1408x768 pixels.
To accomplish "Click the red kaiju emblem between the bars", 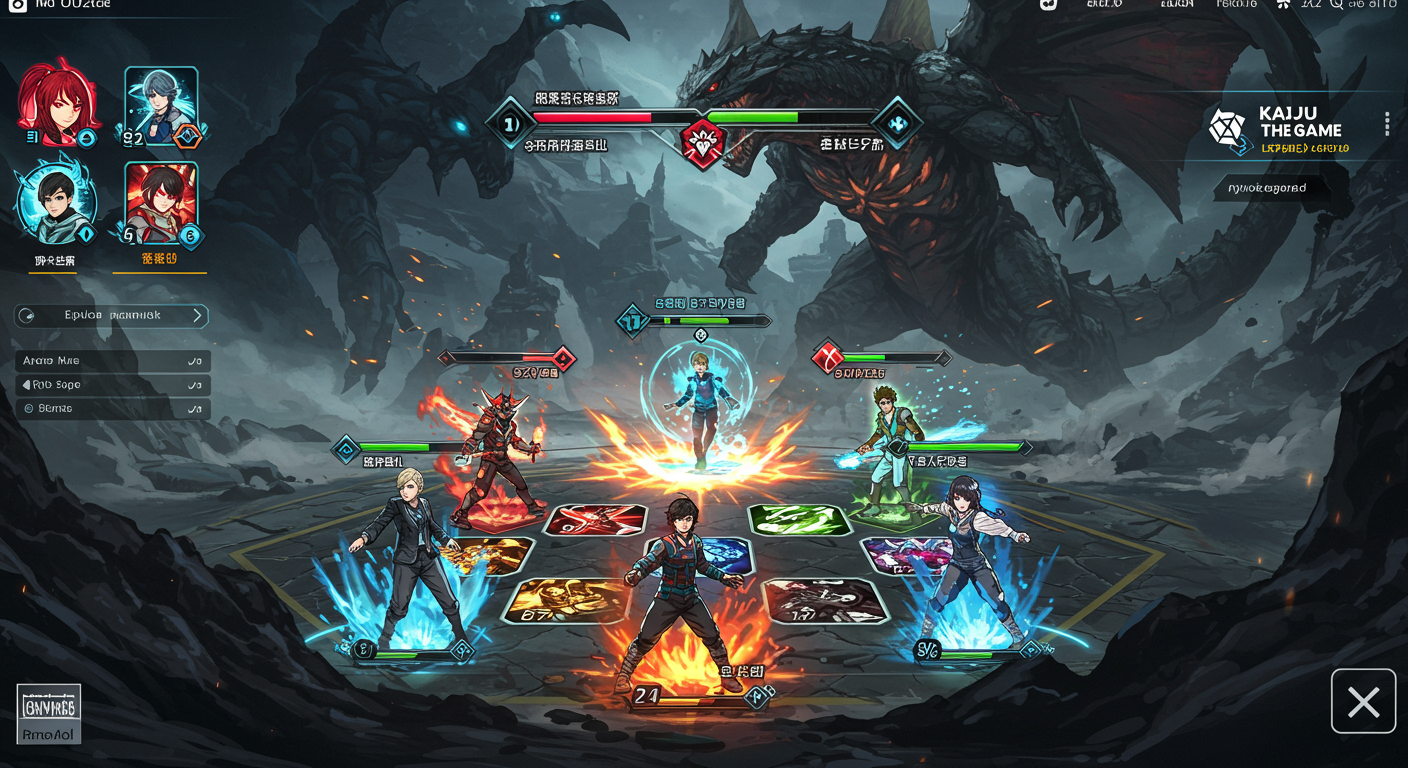I will click(x=703, y=140).
